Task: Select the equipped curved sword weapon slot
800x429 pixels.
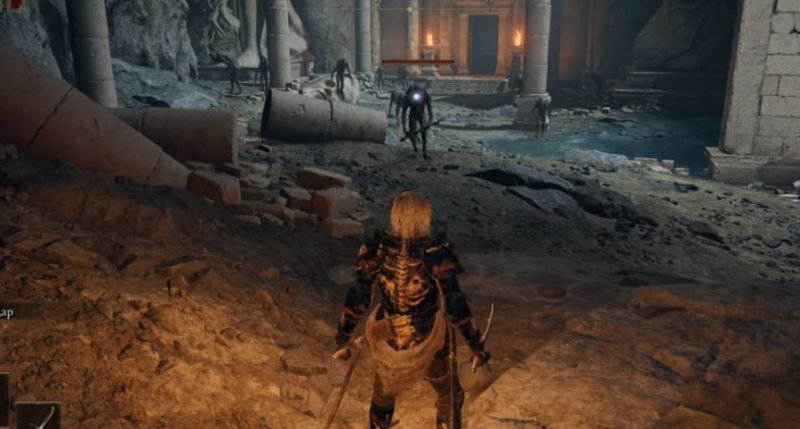Action: click(x=40, y=416)
